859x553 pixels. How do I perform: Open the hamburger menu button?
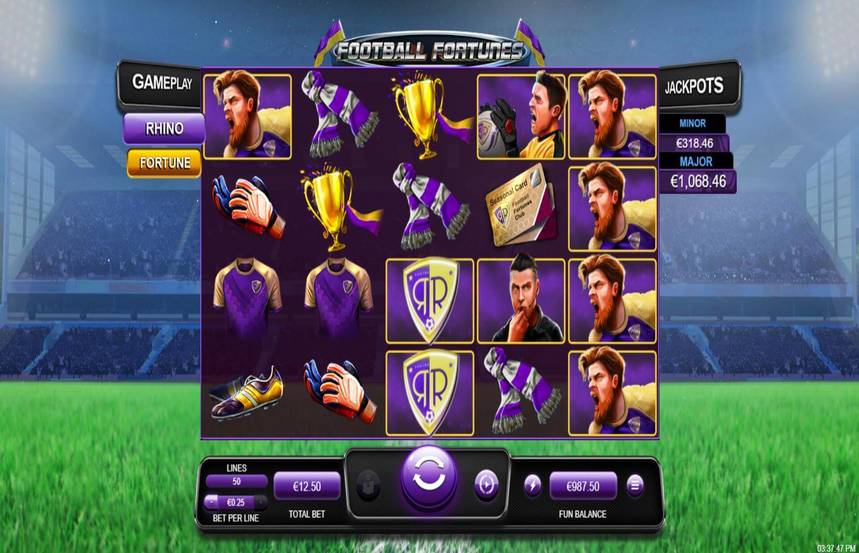634,485
